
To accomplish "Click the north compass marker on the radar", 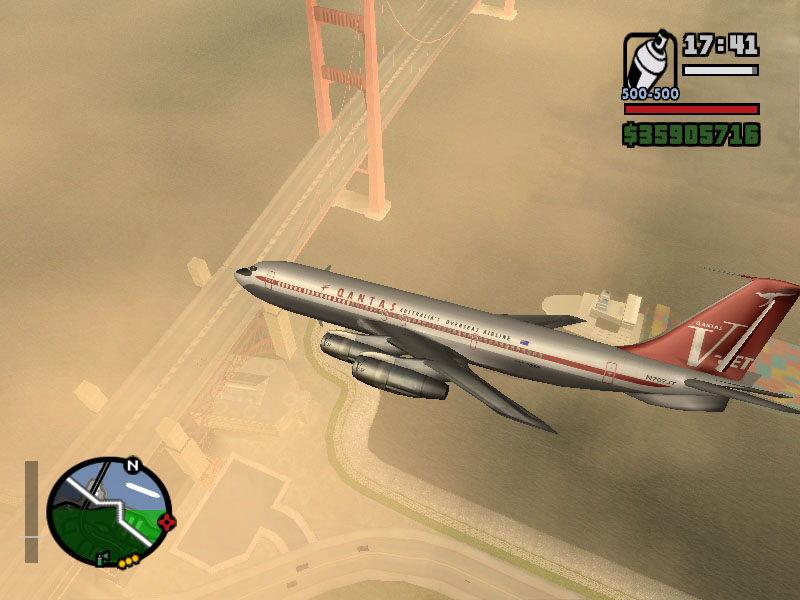I will click(132, 465).
